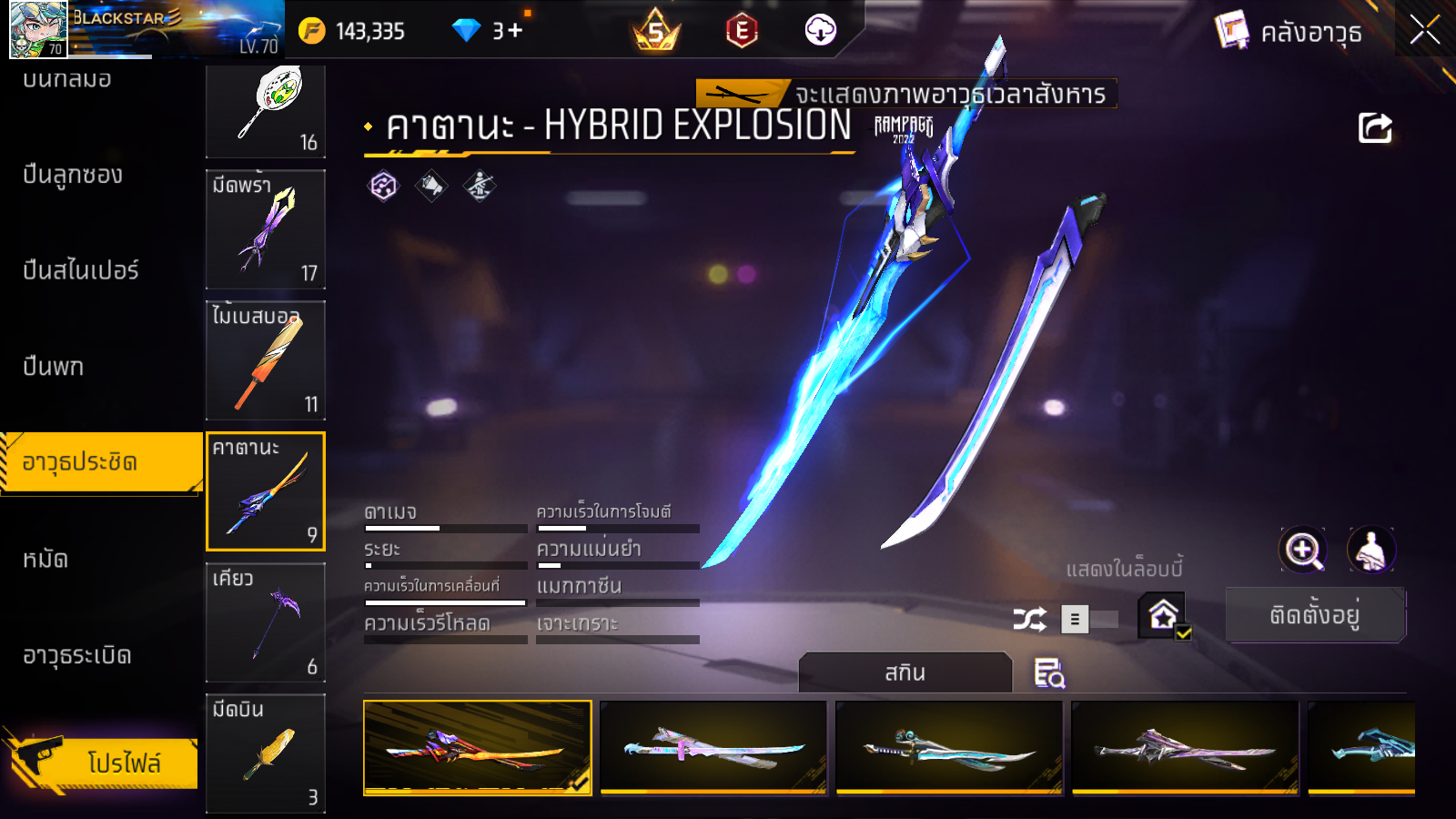1456x819 pixels.
Task: Select the เคียว scythe weapon tile
Action: (266, 622)
